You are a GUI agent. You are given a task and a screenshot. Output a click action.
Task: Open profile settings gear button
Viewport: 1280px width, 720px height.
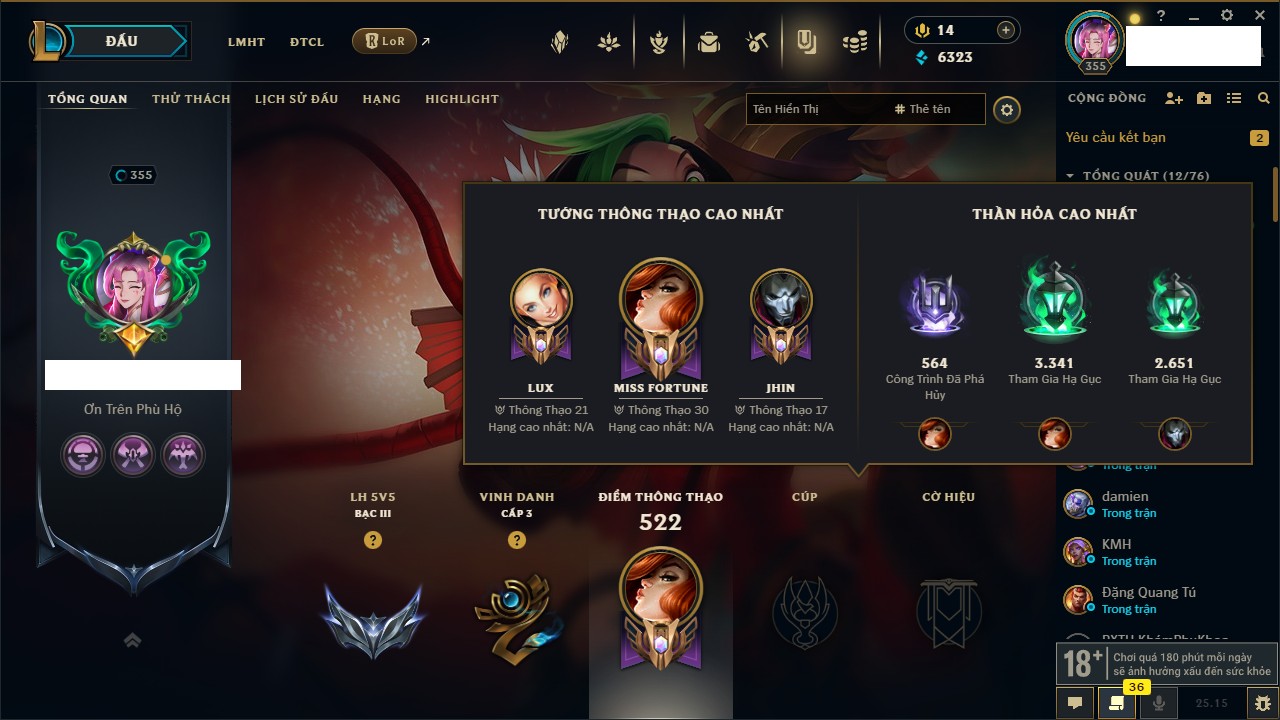click(x=1007, y=109)
